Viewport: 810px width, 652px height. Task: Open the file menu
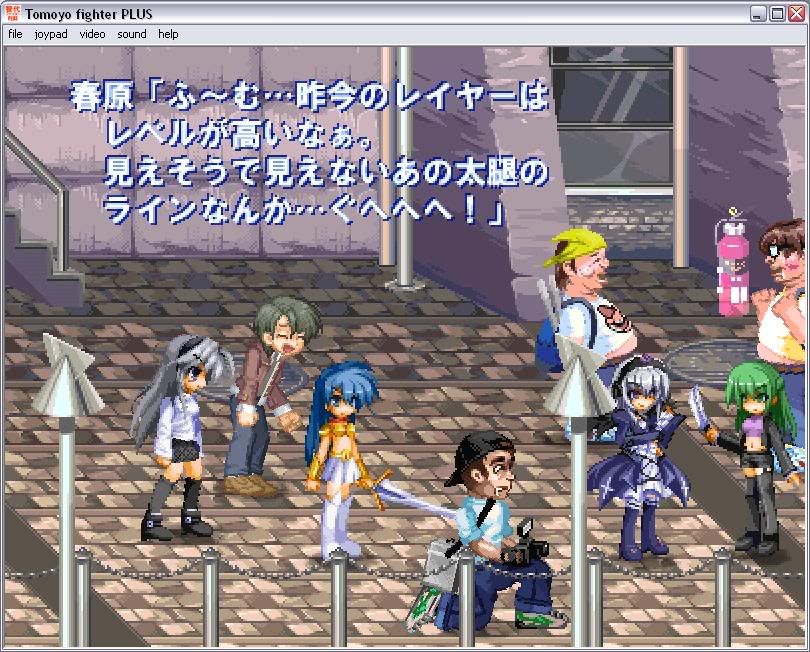[x=15, y=34]
